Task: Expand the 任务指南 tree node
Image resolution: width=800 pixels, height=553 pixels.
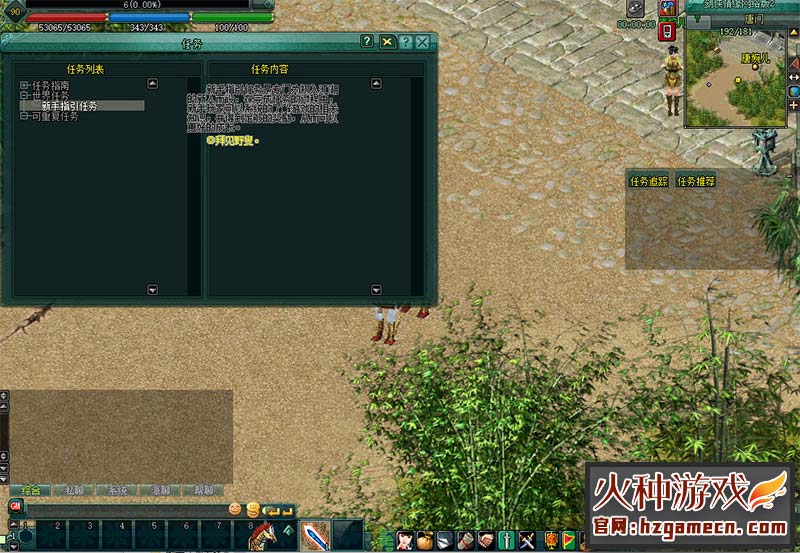Action: pyautogui.click(x=23, y=86)
